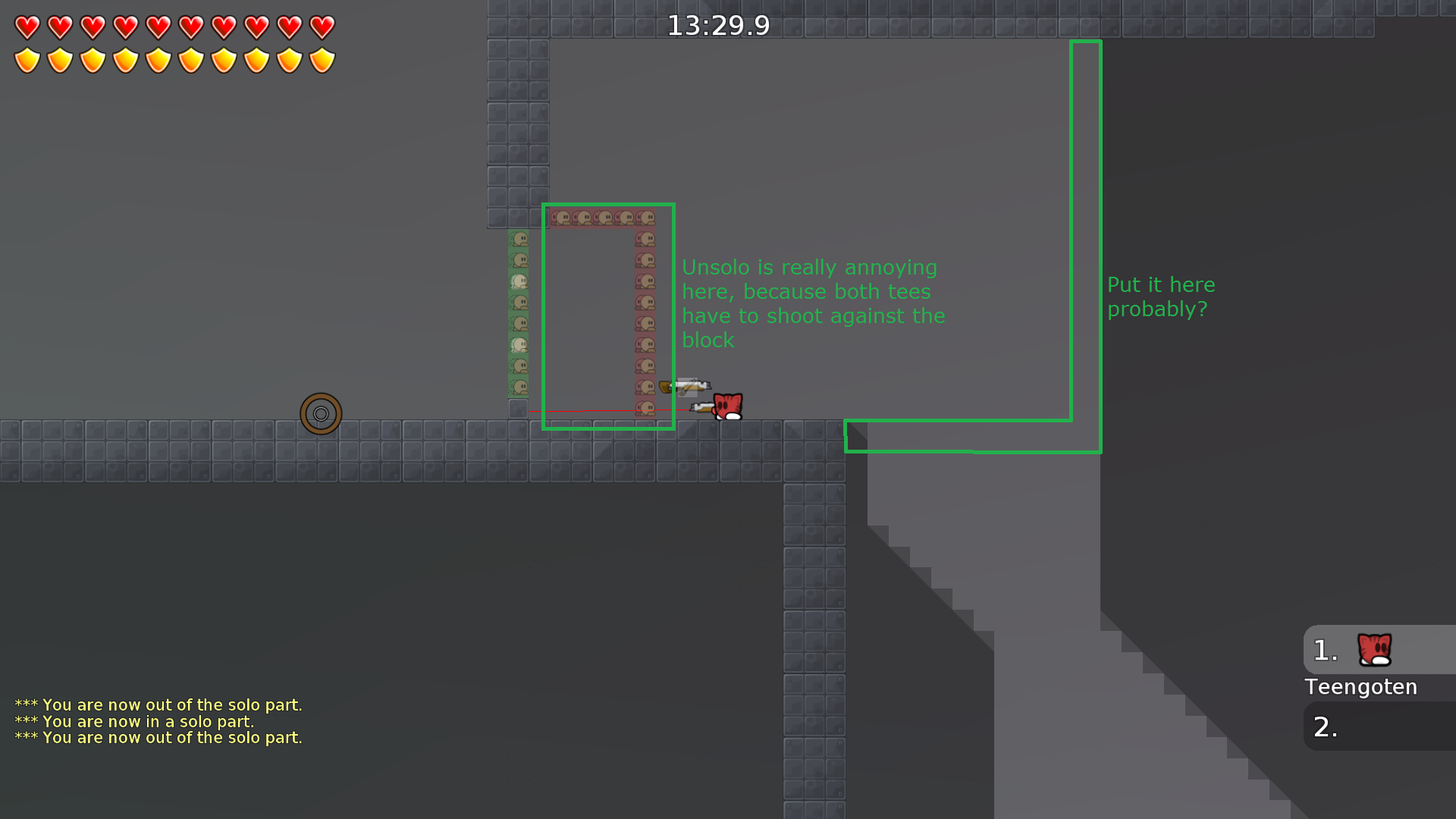Select the Teengoten name on the leaderboard

[1360, 687]
